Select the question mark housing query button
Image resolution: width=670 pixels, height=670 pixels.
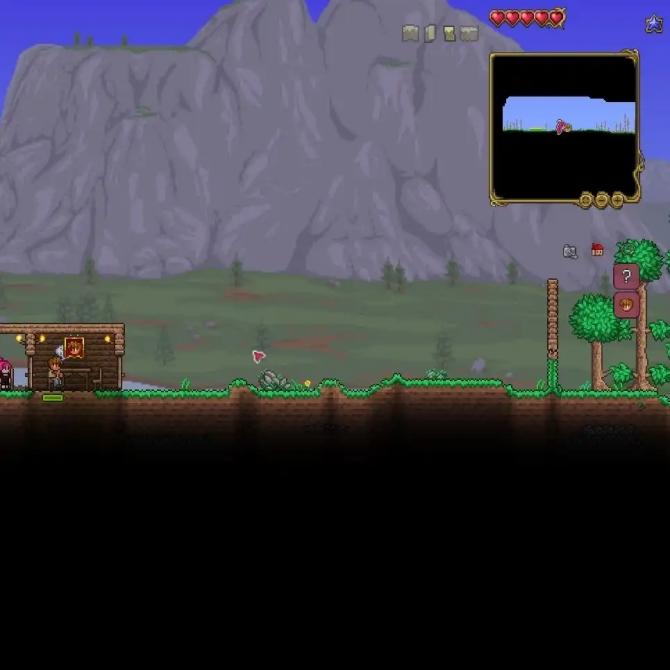pos(626,277)
